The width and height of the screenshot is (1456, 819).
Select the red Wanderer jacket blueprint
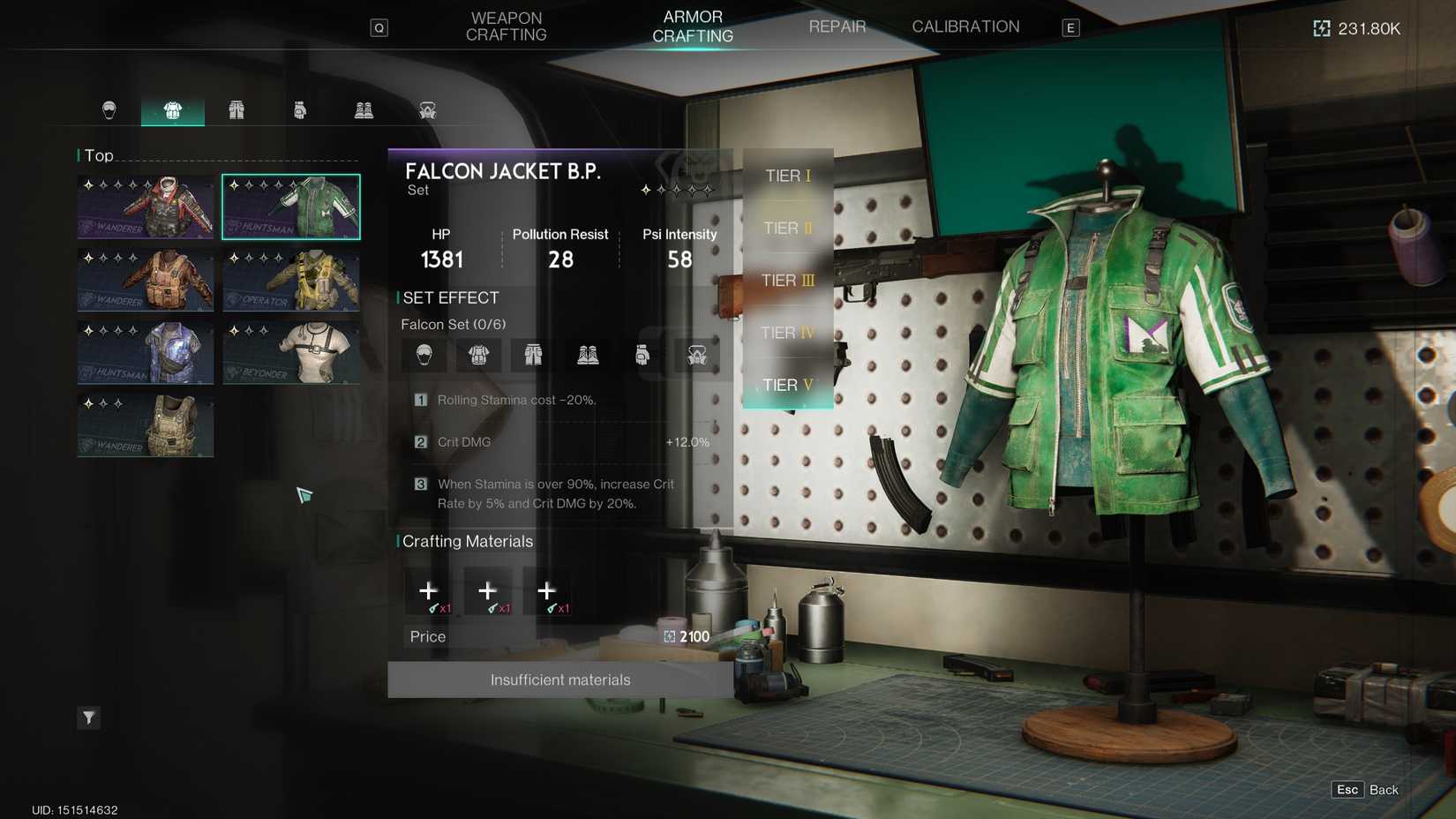click(146, 207)
